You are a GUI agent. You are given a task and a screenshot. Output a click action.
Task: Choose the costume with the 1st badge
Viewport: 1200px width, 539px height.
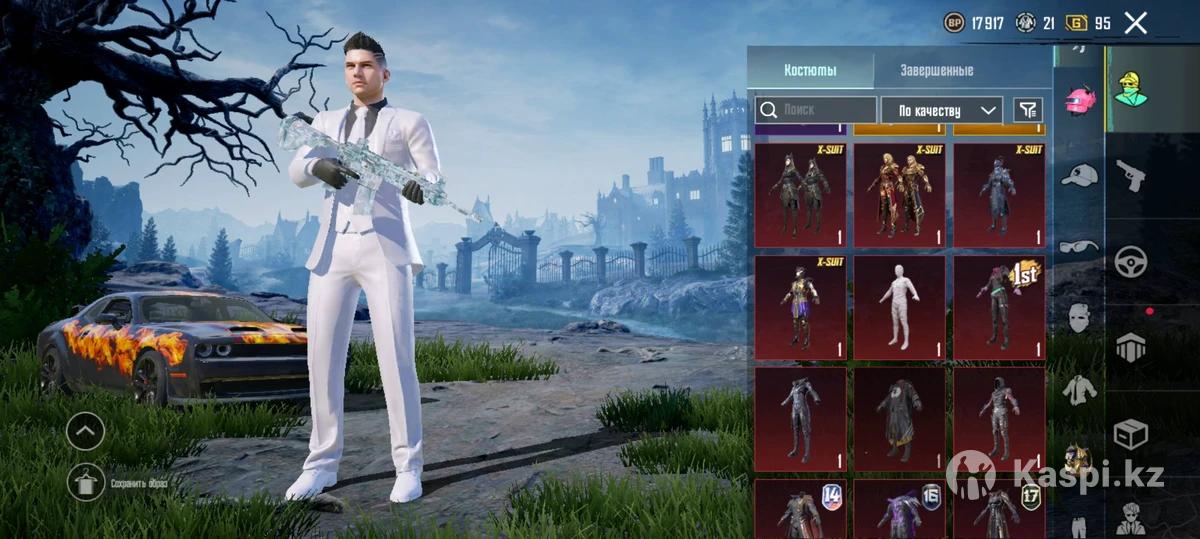[999, 308]
